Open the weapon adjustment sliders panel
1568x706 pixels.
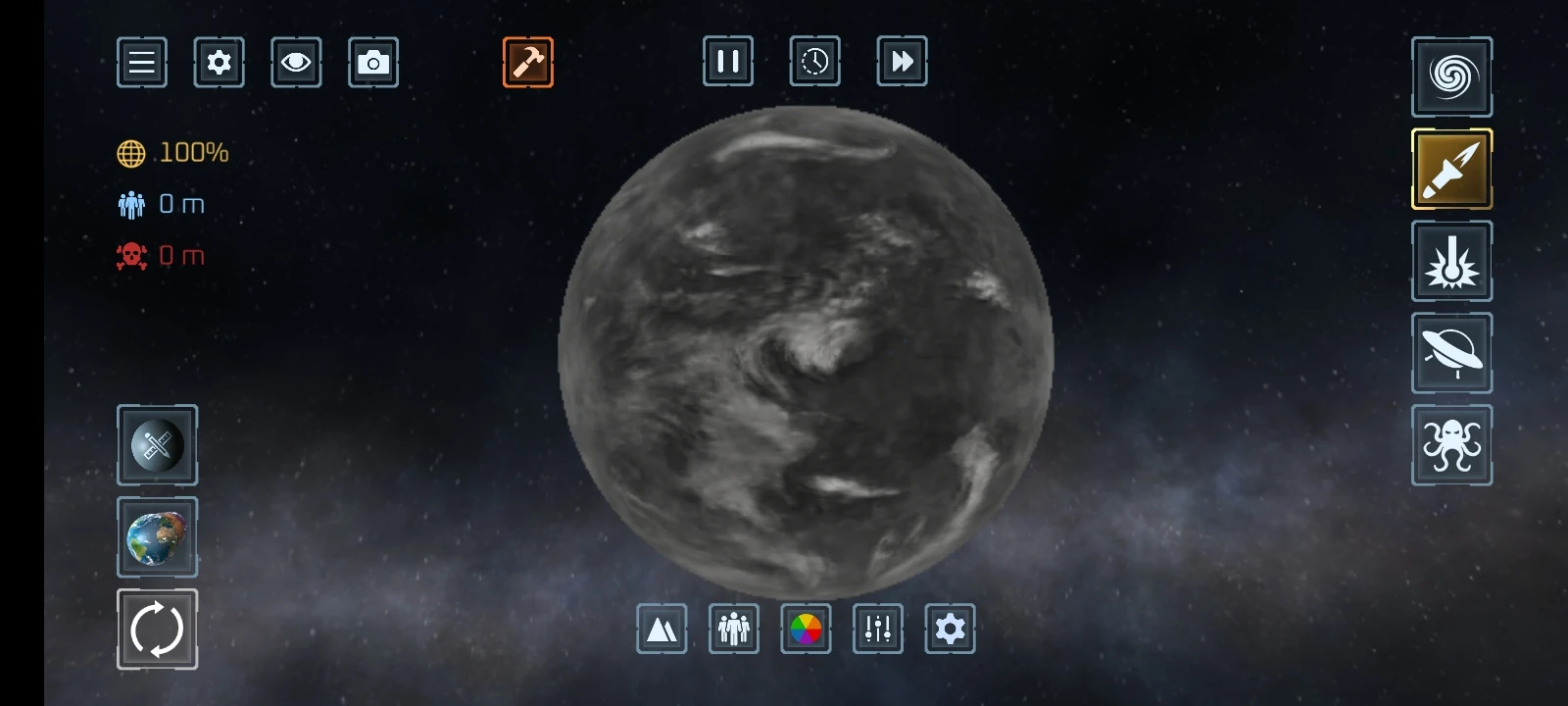point(877,630)
